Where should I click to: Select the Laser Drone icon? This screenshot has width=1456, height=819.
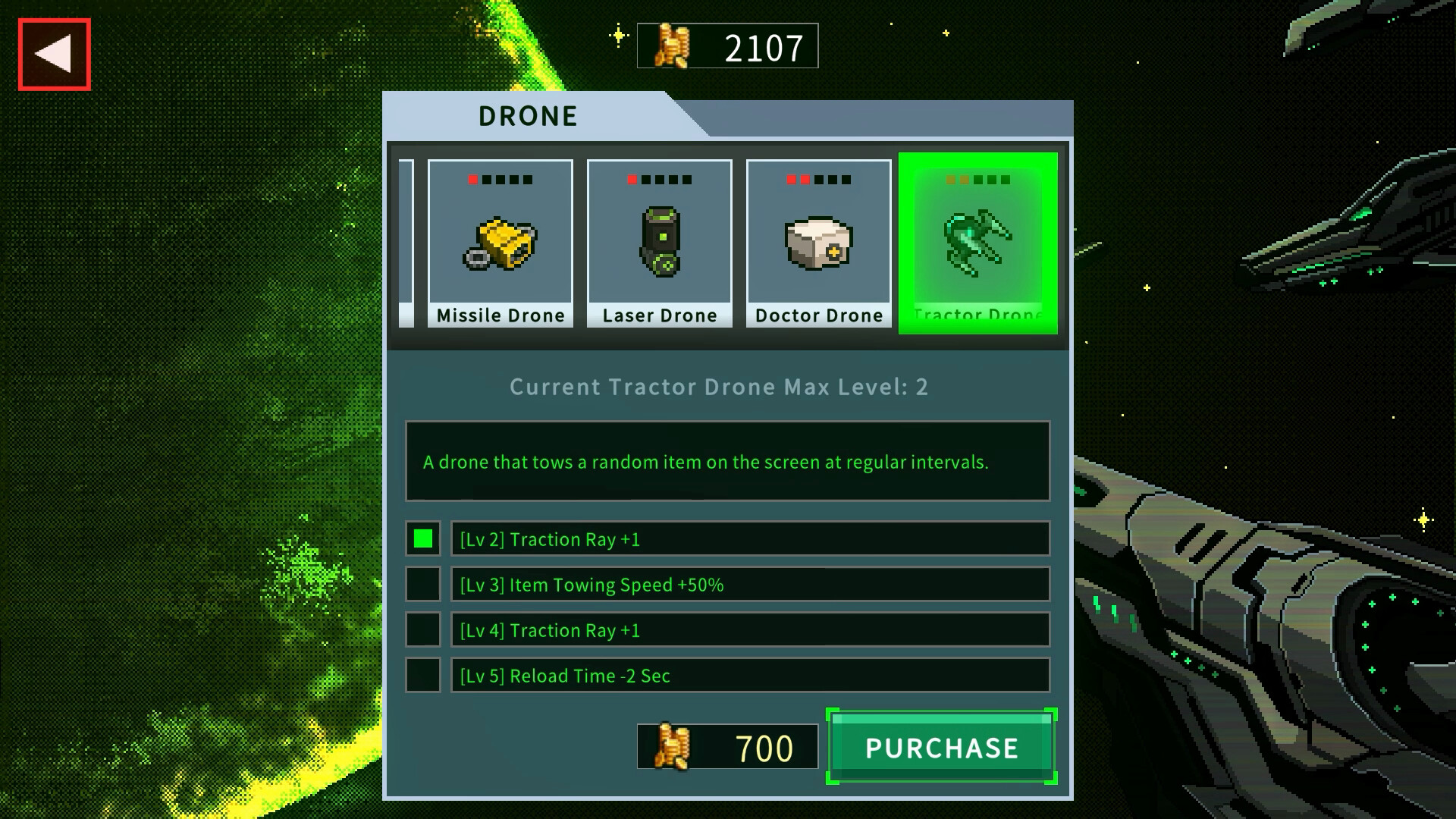[659, 241]
